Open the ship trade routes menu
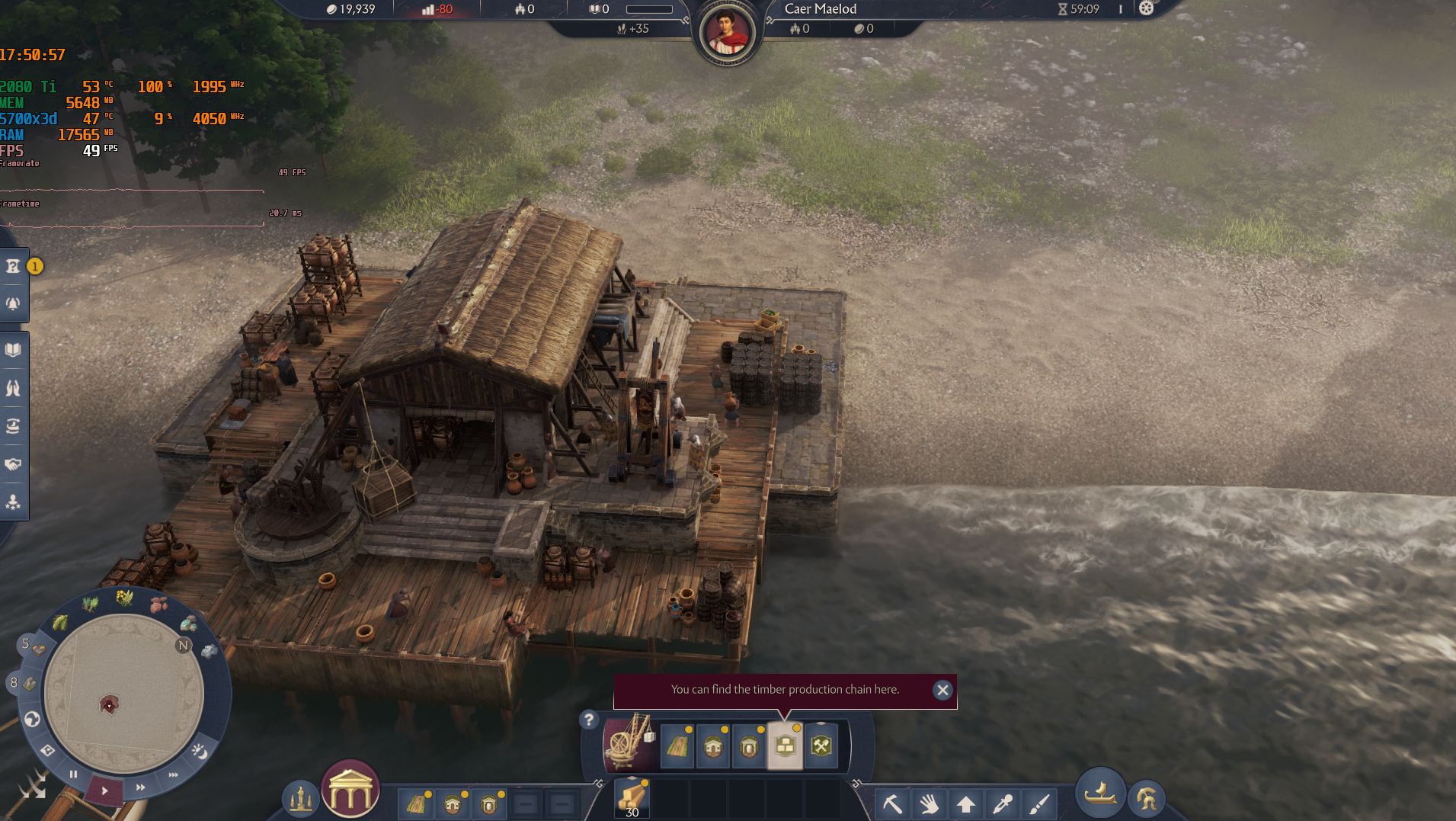This screenshot has width=1456, height=821. click(1099, 793)
